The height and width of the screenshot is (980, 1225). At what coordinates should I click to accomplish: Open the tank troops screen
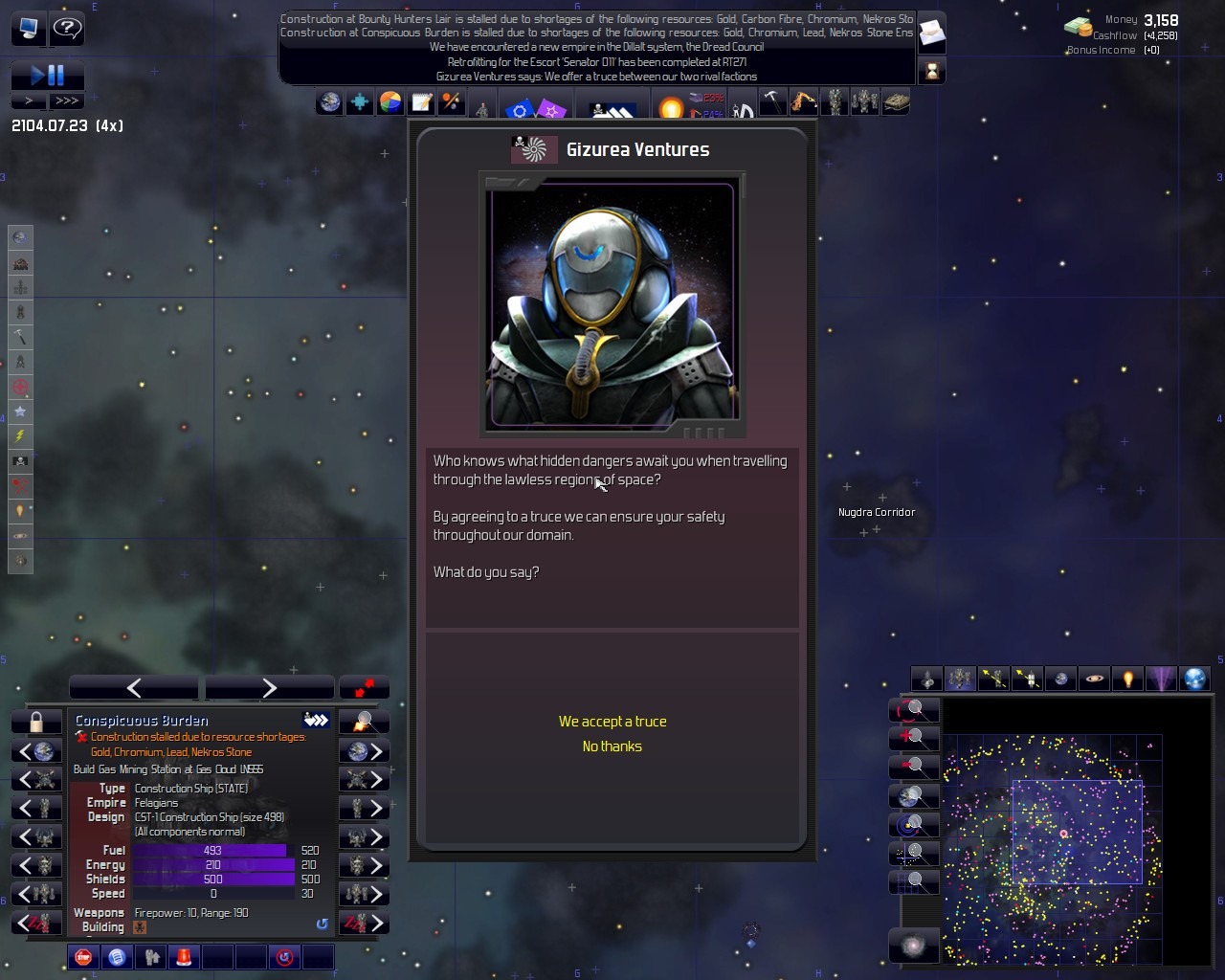coord(896,101)
